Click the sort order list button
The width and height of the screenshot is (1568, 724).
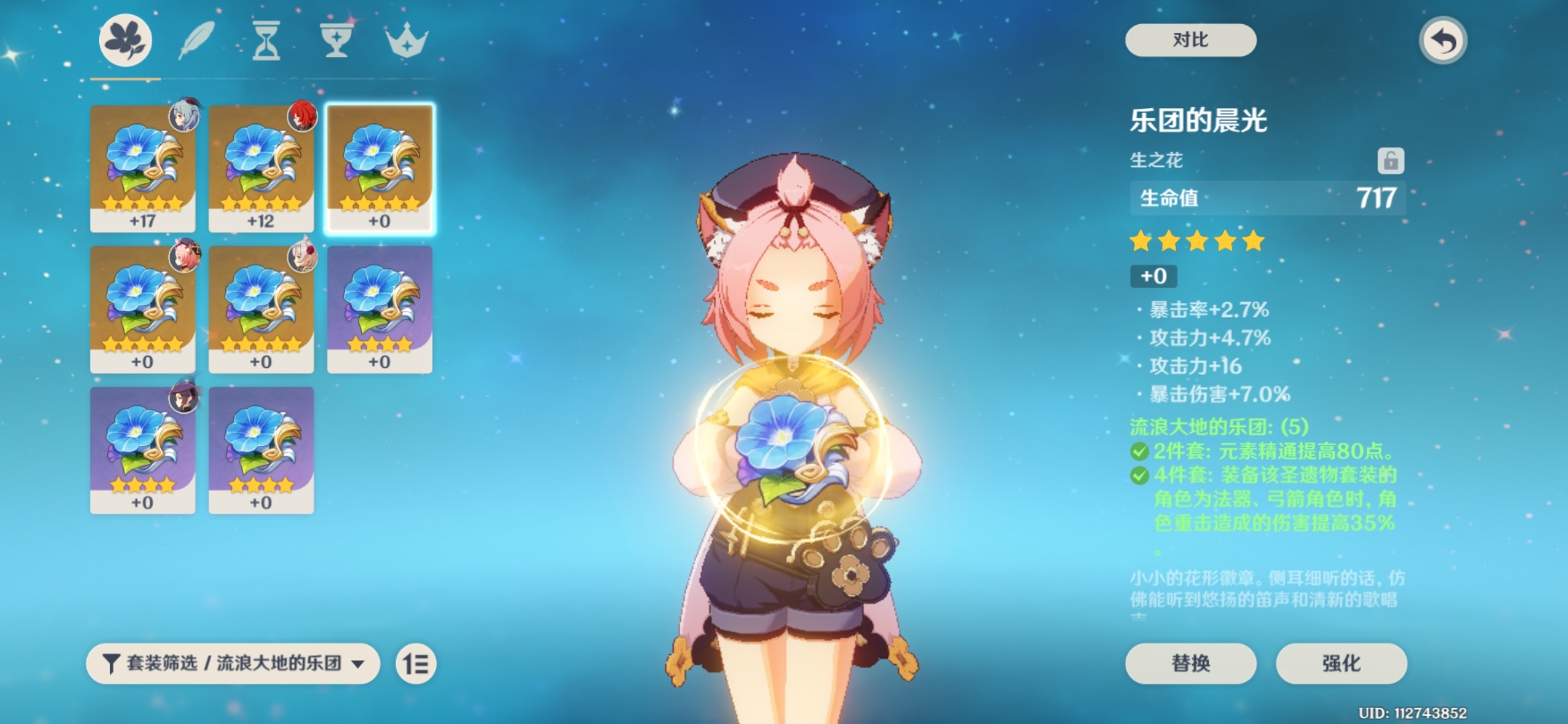click(415, 664)
